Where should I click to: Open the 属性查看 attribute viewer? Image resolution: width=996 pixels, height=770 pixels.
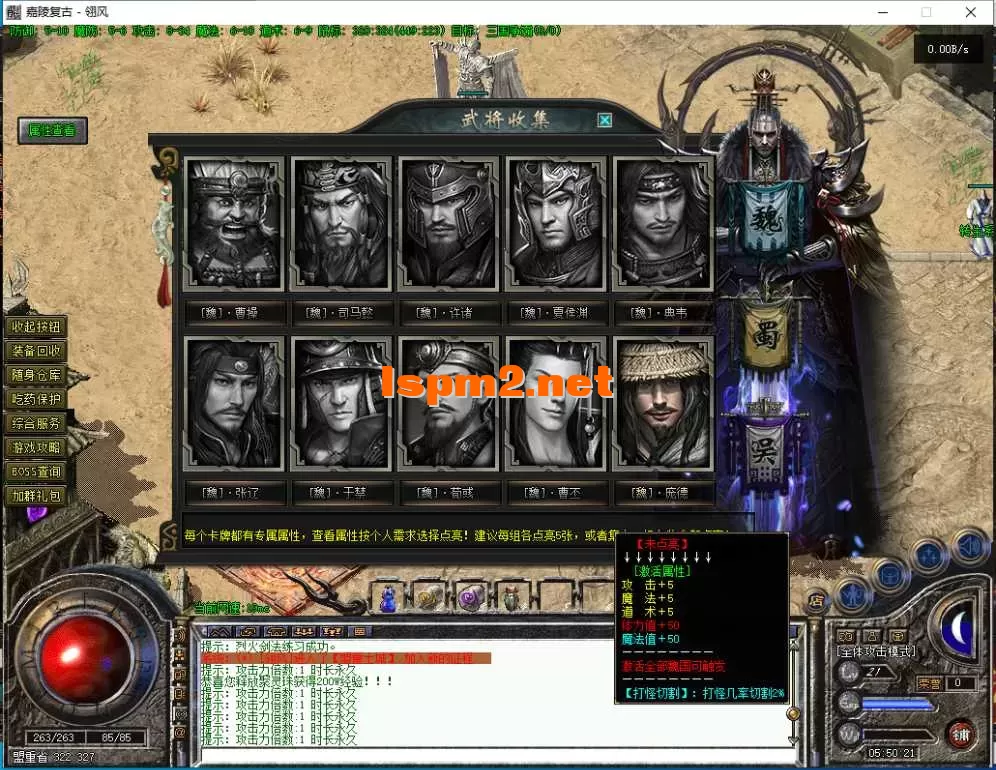click(52, 131)
